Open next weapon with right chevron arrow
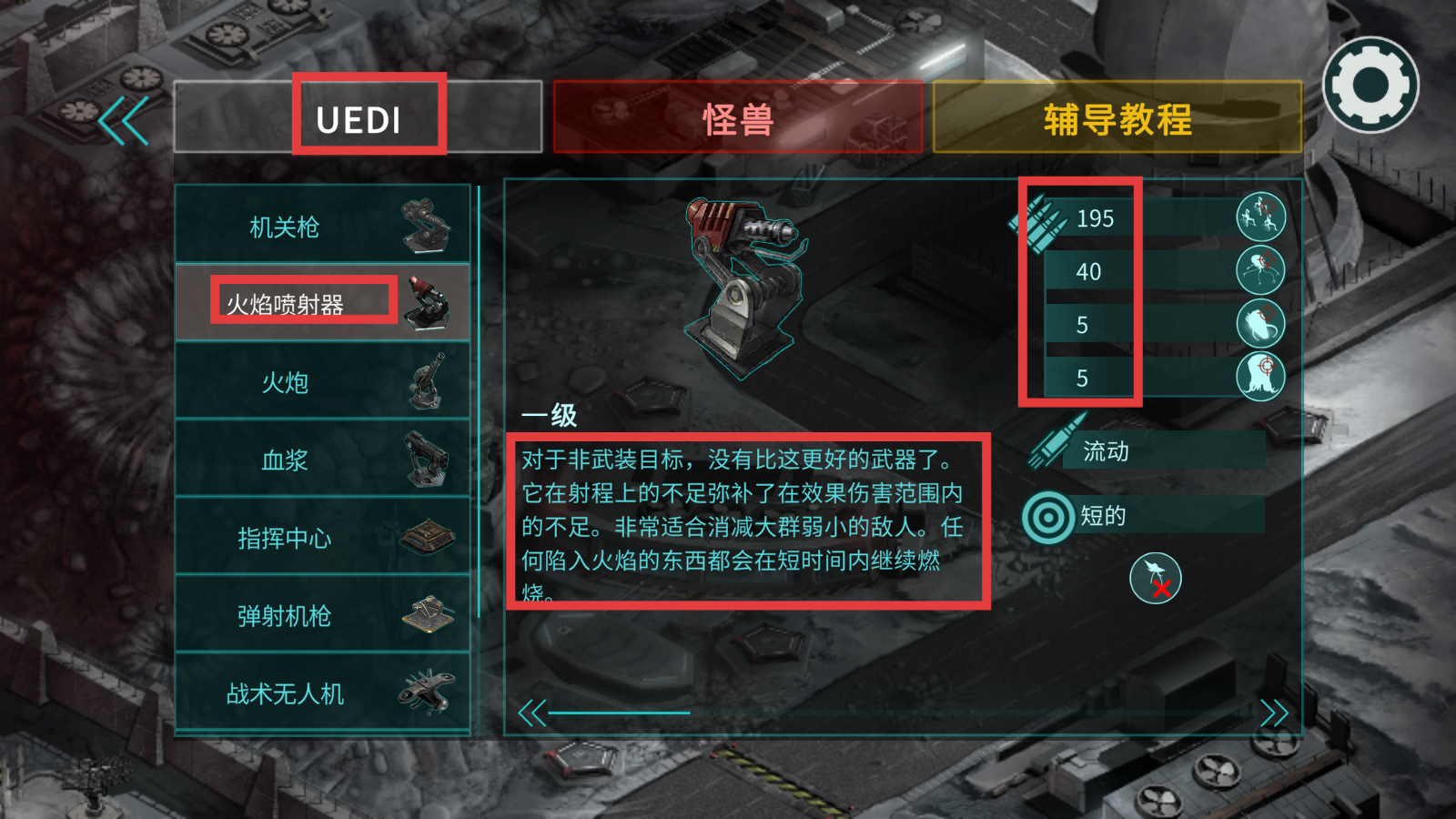Screen dimensions: 1456x819 [x=1274, y=713]
